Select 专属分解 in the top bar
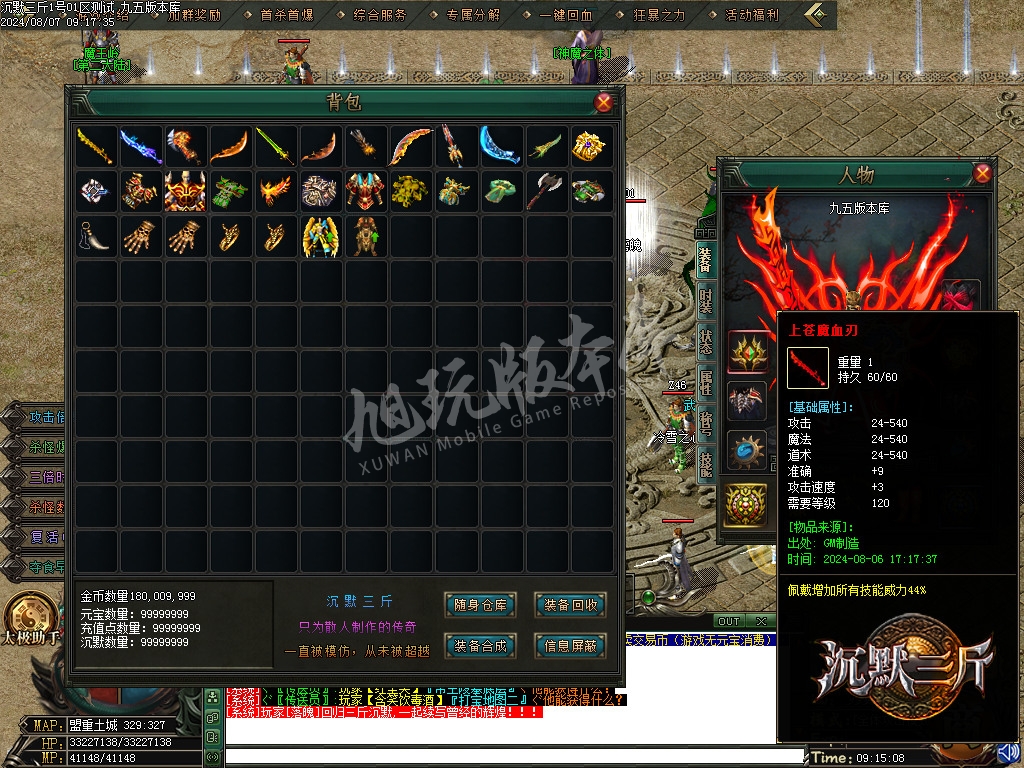Image resolution: width=1024 pixels, height=768 pixels. point(474,15)
